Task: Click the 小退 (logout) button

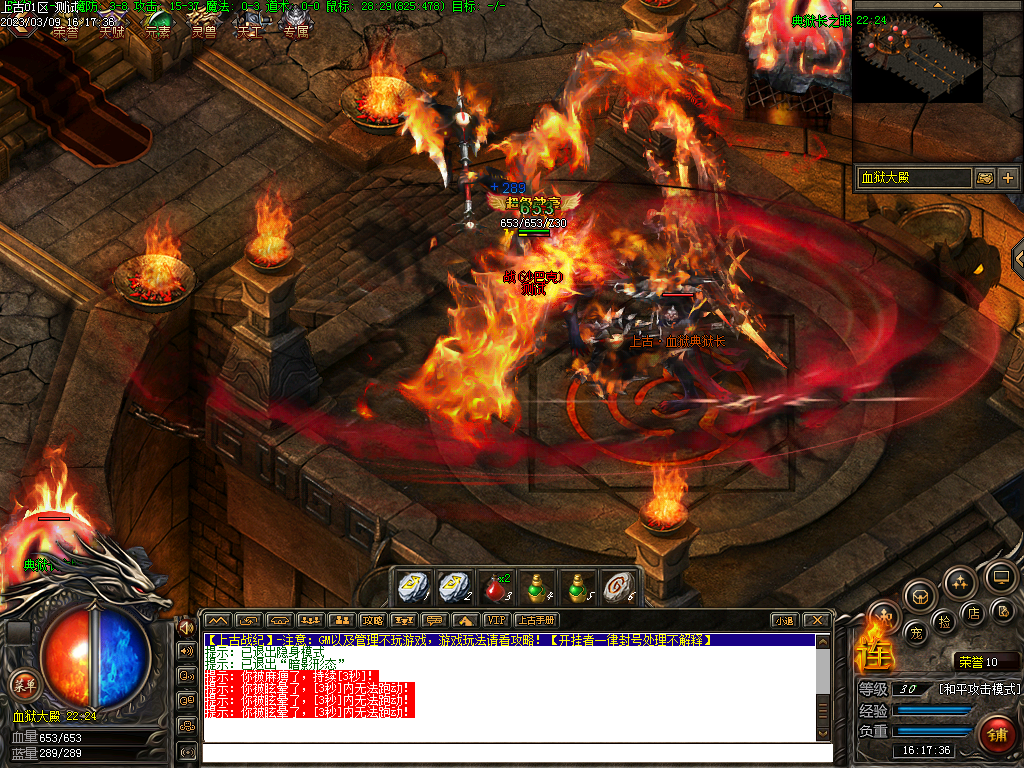Action: click(x=784, y=620)
